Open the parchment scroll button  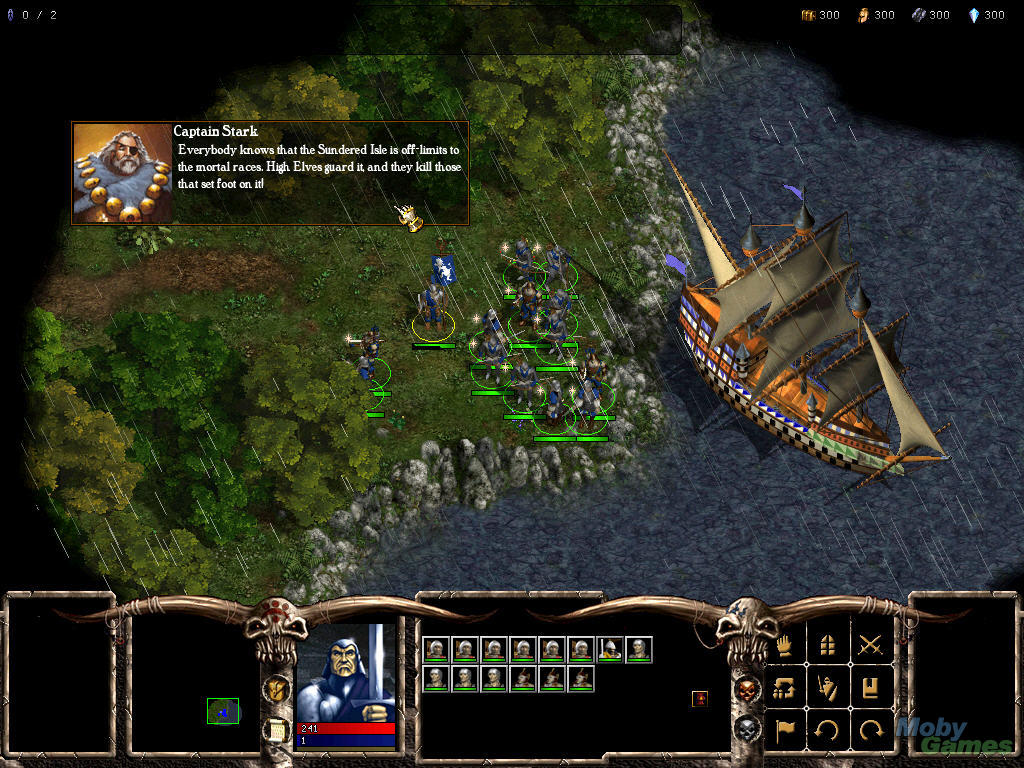[277, 729]
